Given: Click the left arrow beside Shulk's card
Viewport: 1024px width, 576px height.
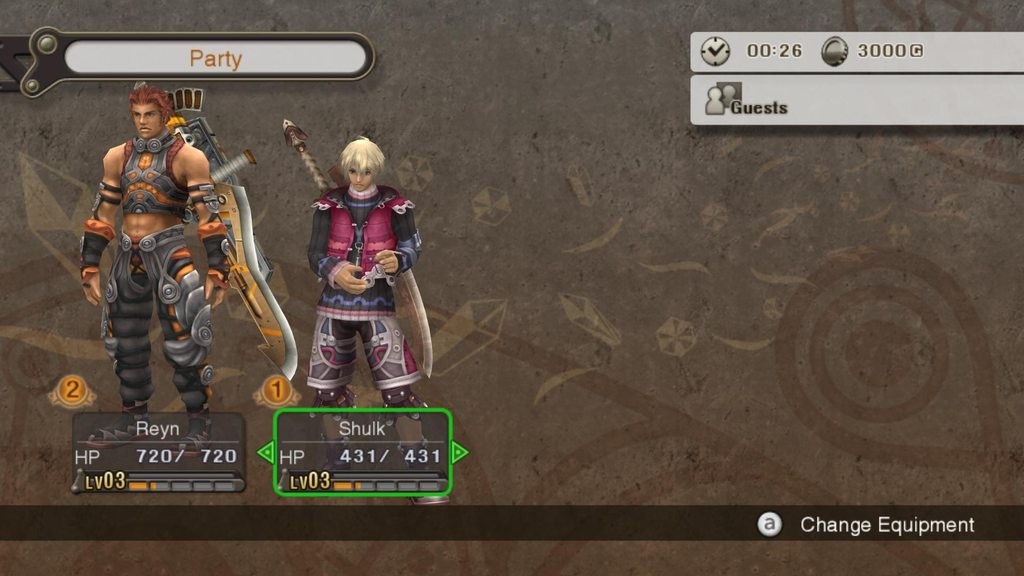Looking at the screenshot, I should click(x=265, y=453).
